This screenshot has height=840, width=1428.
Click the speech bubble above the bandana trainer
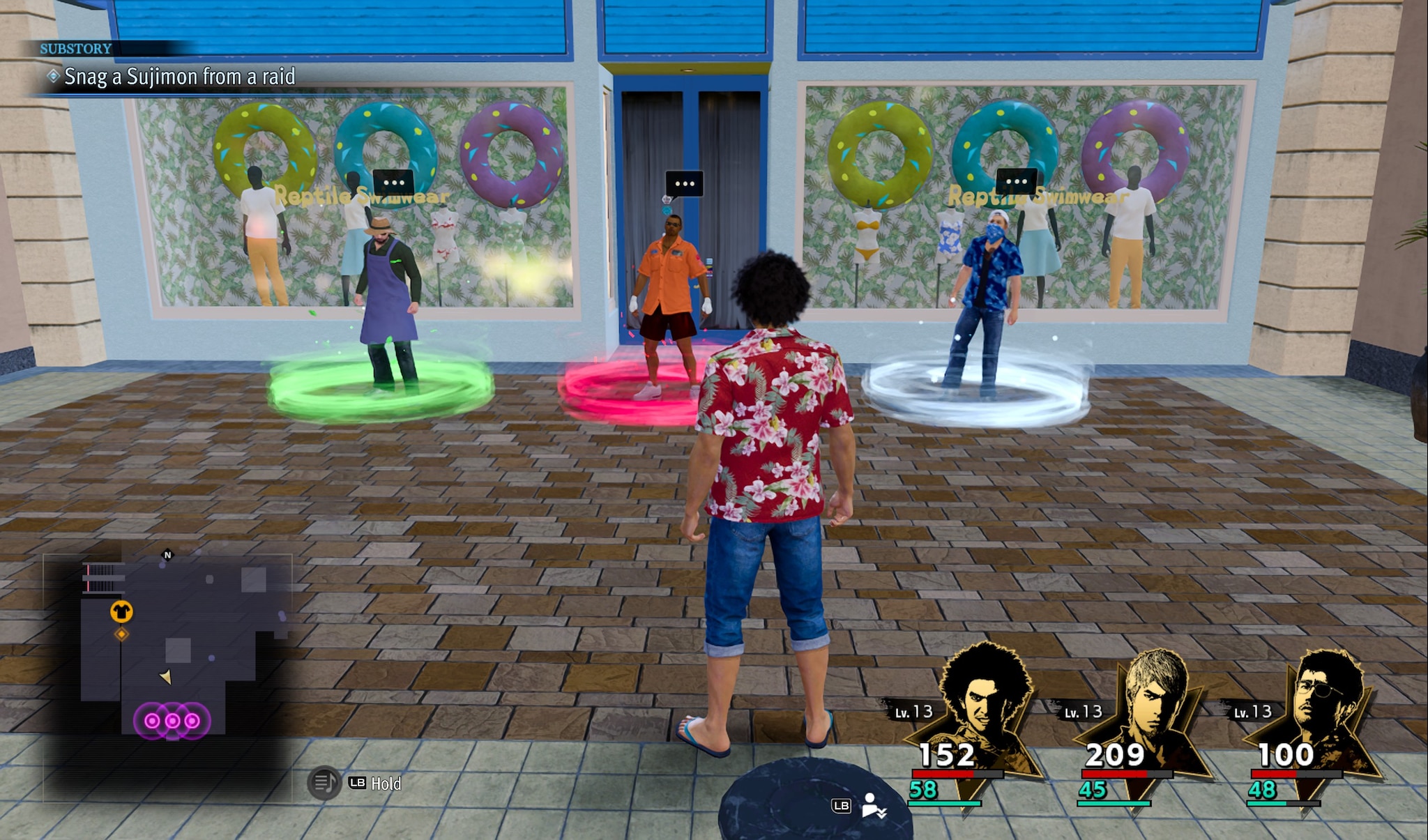pos(1016,182)
